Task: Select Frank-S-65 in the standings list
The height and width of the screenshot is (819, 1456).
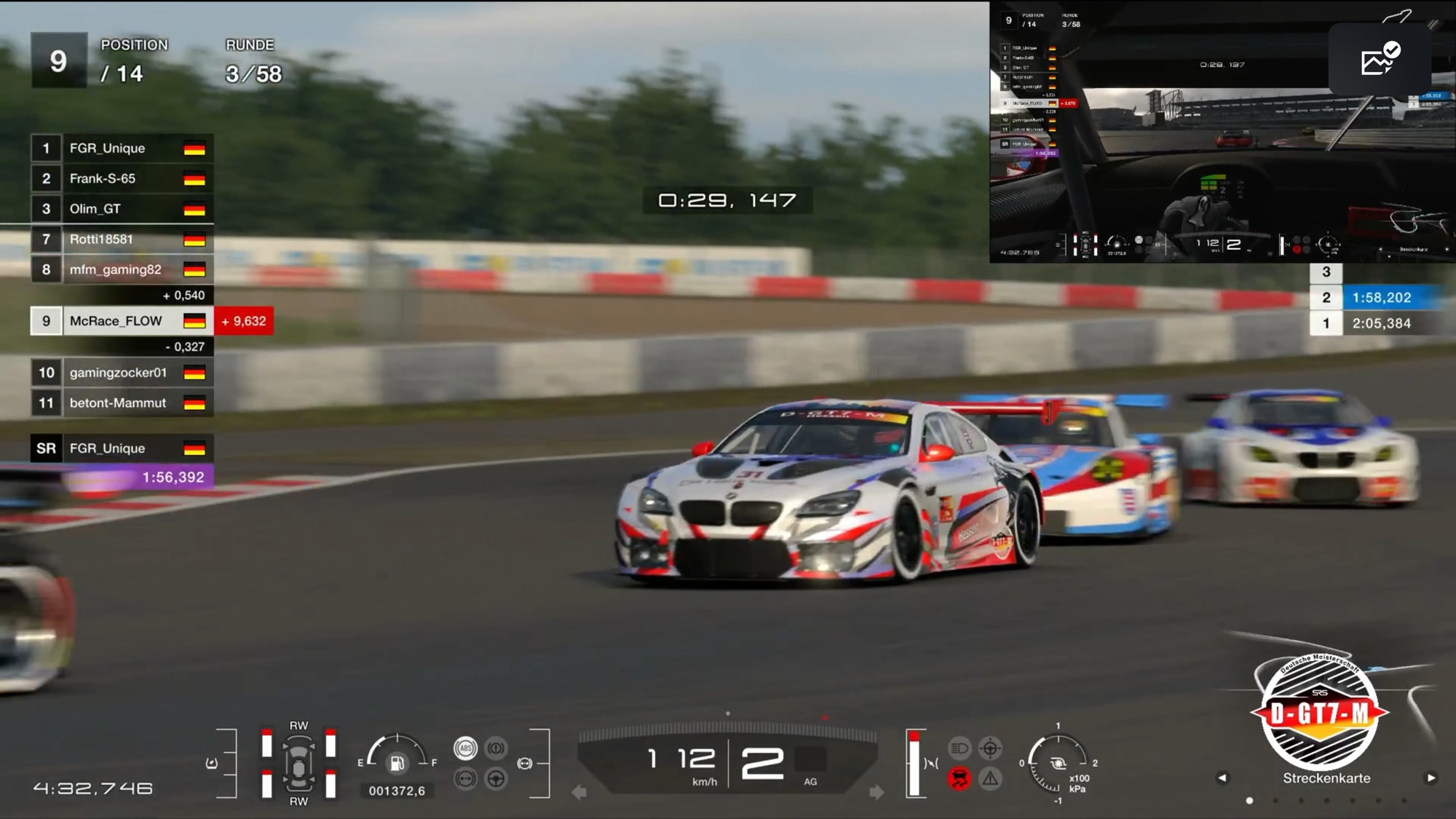Action: coord(122,178)
